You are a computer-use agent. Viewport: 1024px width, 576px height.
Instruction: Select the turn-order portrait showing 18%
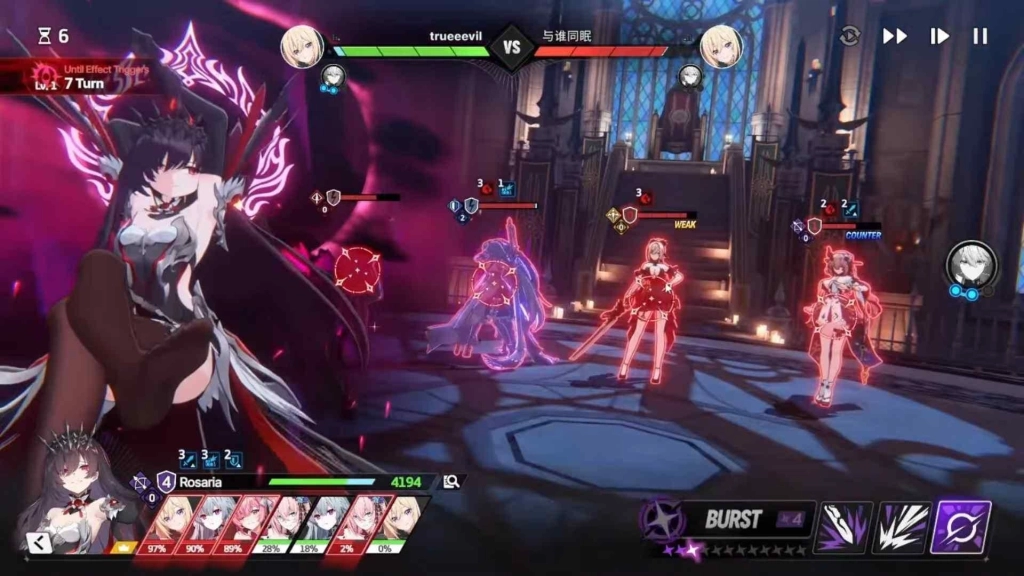[x=310, y=522]
